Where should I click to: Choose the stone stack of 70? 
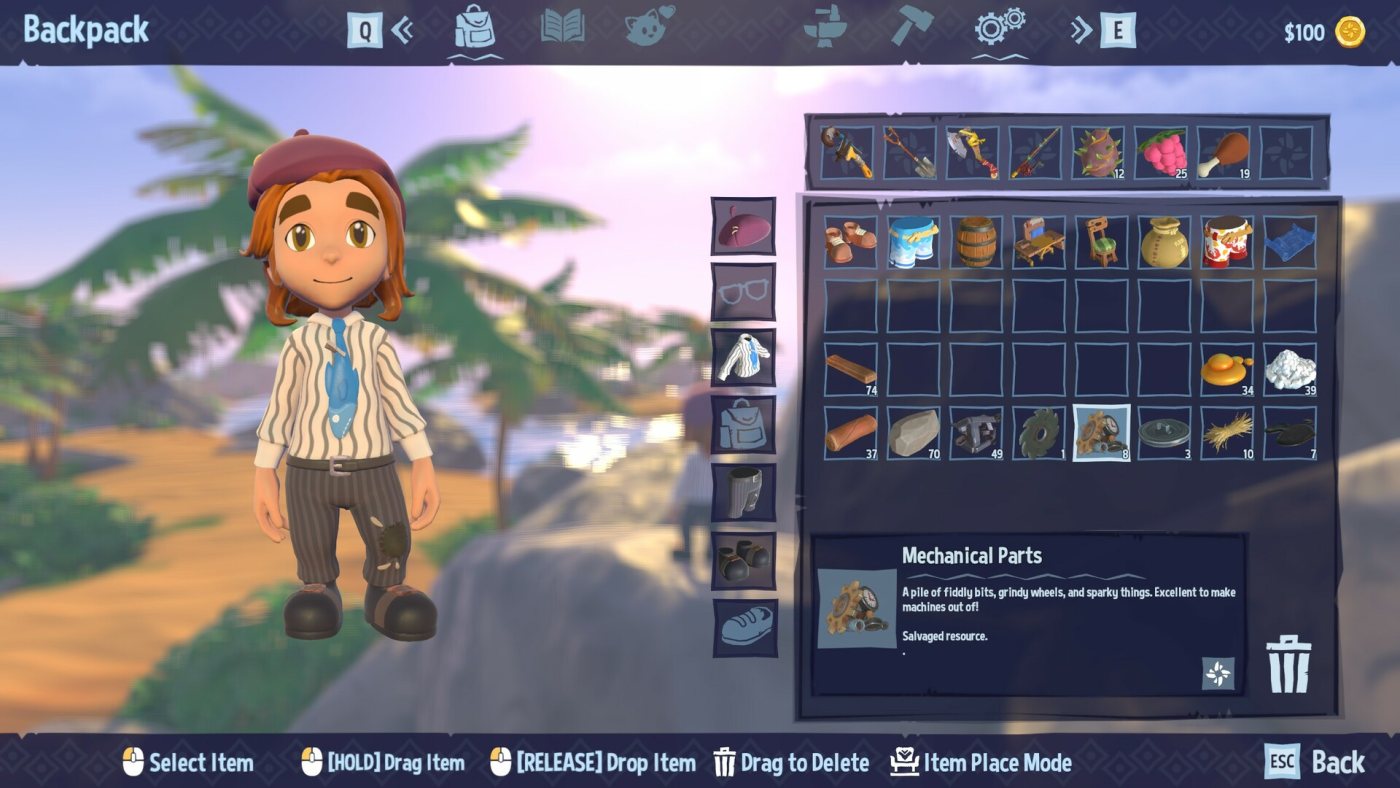click(913, 433)
